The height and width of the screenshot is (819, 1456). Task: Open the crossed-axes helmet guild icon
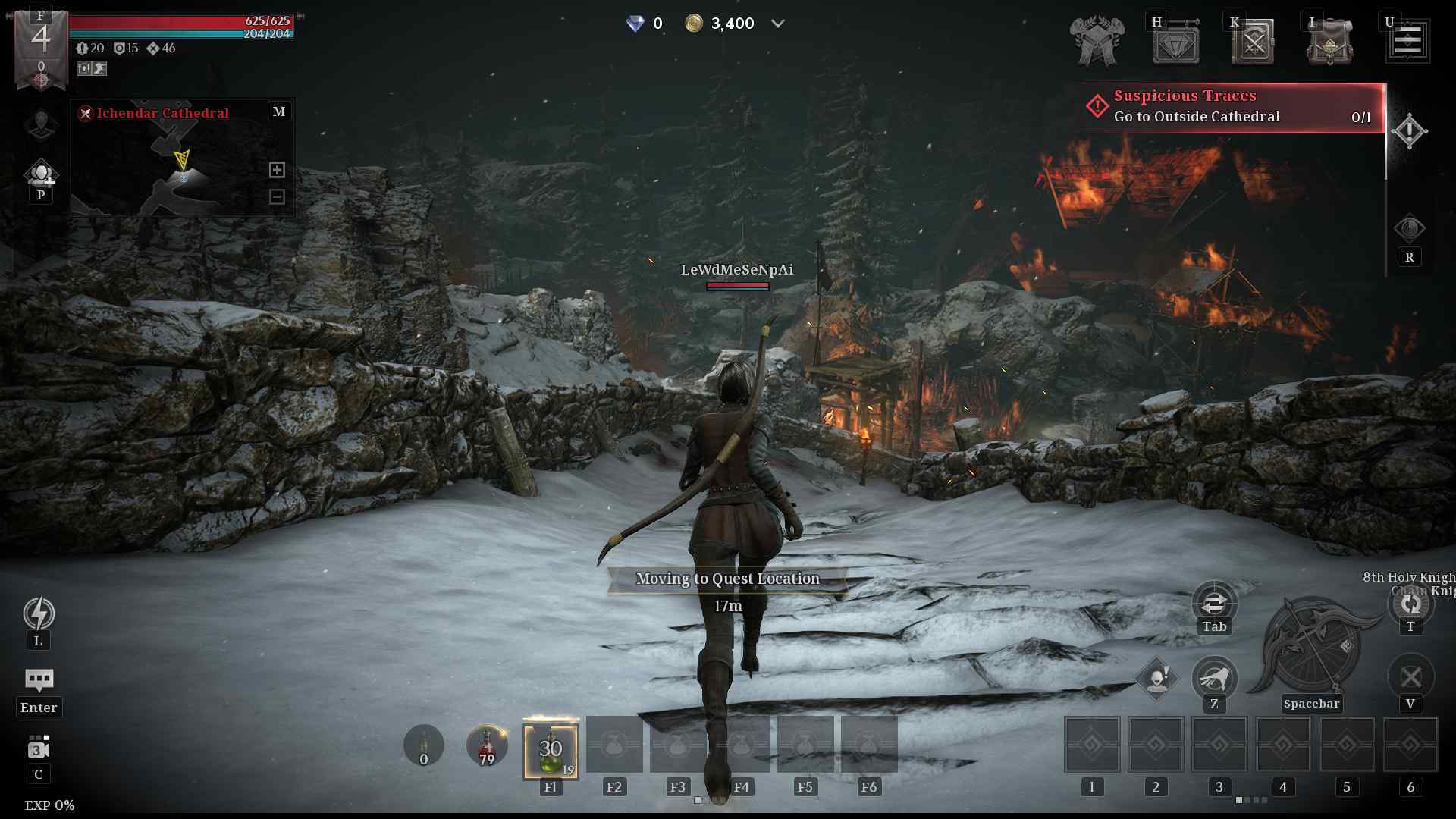[1097, 42]
